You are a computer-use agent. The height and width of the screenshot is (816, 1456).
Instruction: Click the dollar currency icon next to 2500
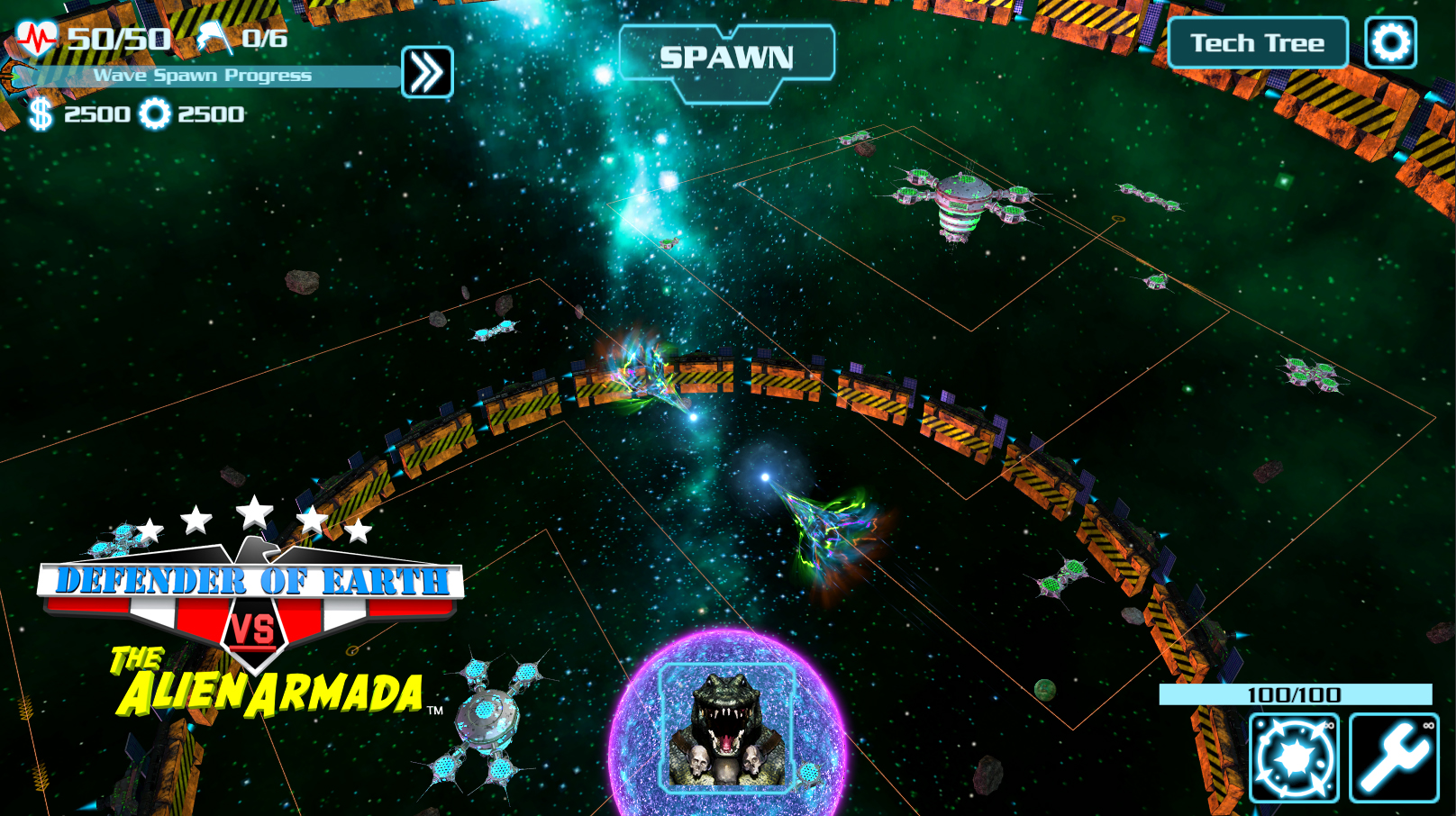click(x=40, y=114)
